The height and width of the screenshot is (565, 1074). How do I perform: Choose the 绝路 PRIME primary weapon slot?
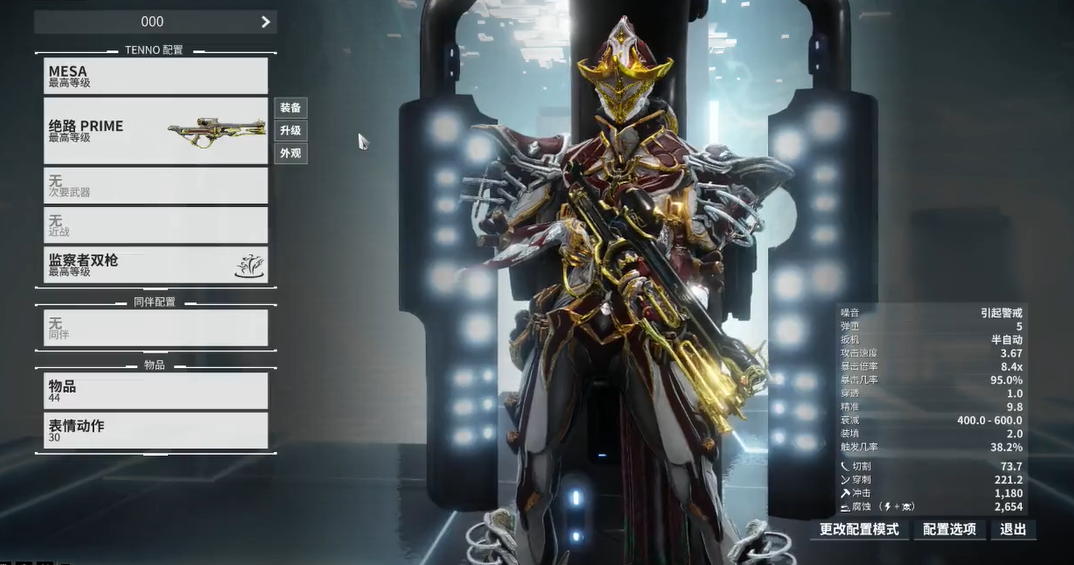156,130
